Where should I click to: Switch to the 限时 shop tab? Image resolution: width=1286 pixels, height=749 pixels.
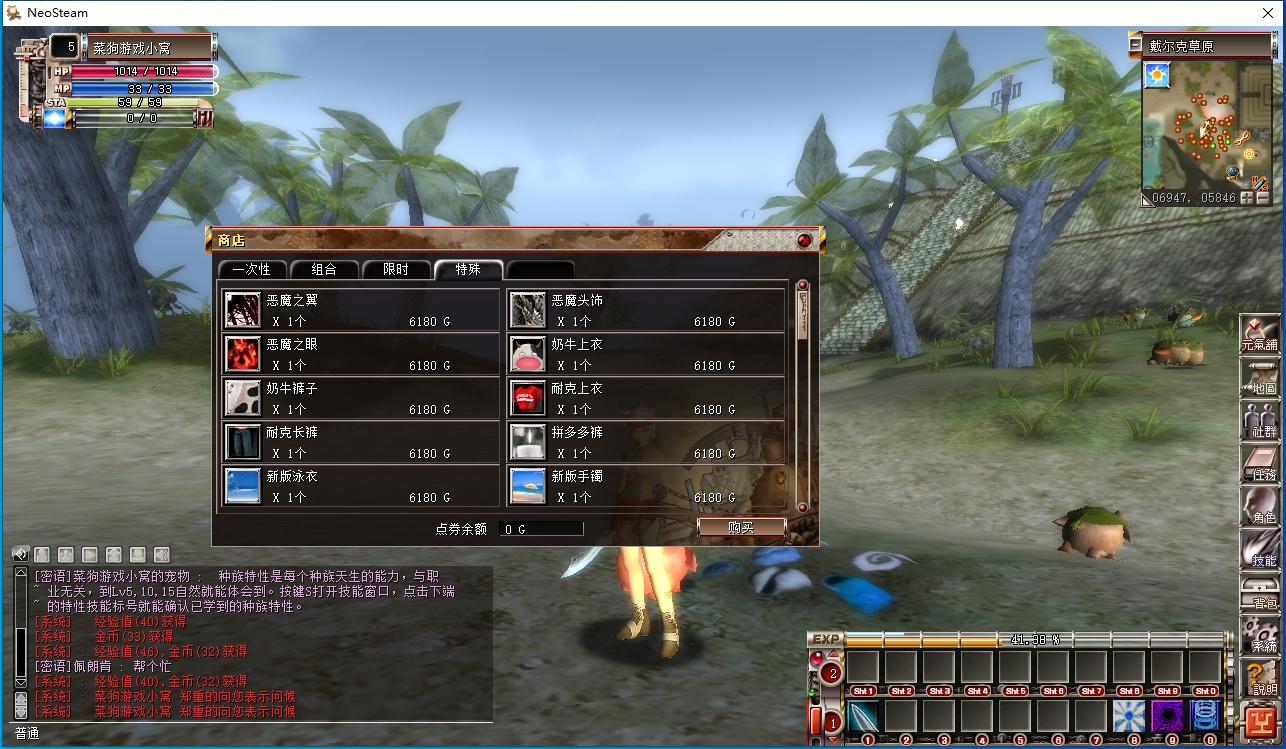point(397,268)
